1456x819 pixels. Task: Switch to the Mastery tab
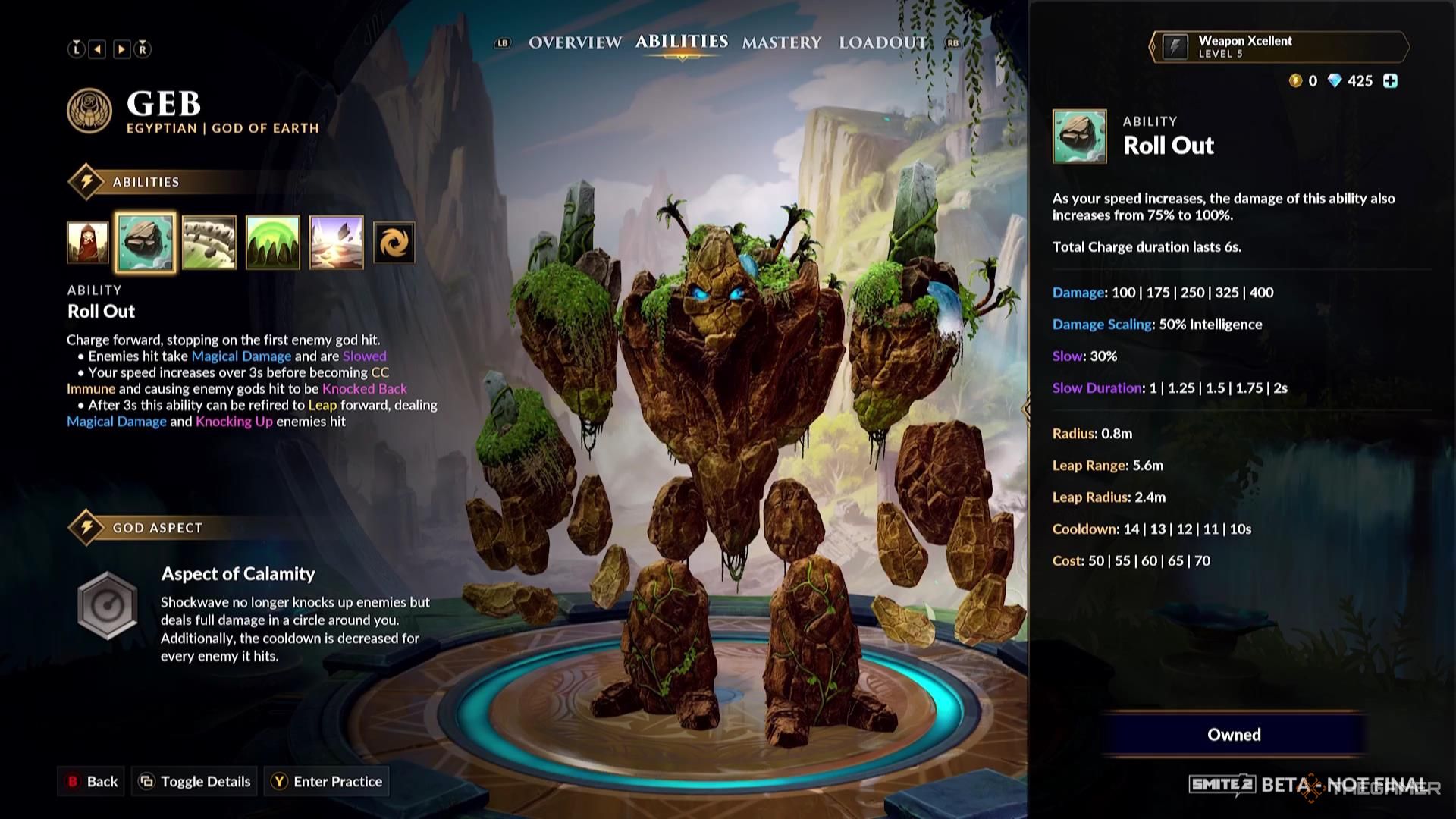tap(782, 43)
